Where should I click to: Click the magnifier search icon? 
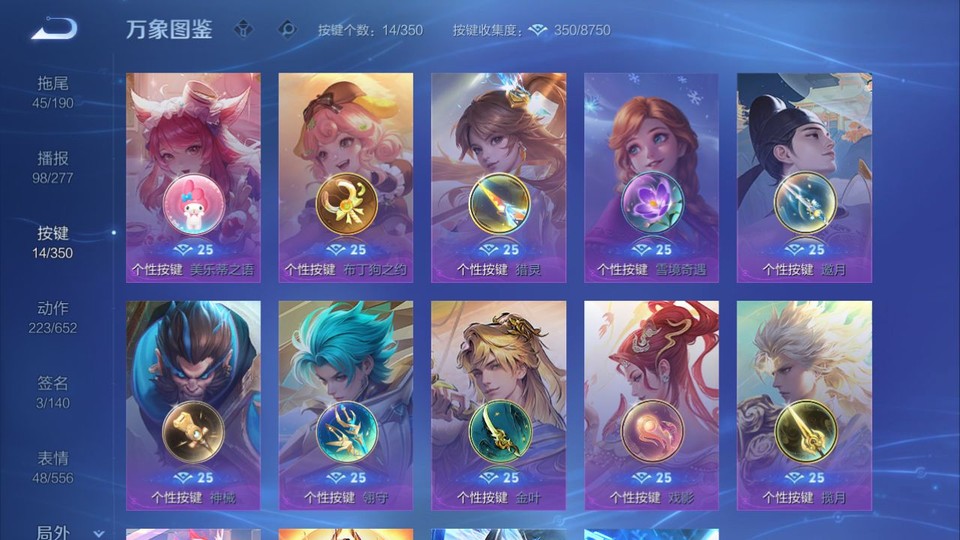click(288, 30)
